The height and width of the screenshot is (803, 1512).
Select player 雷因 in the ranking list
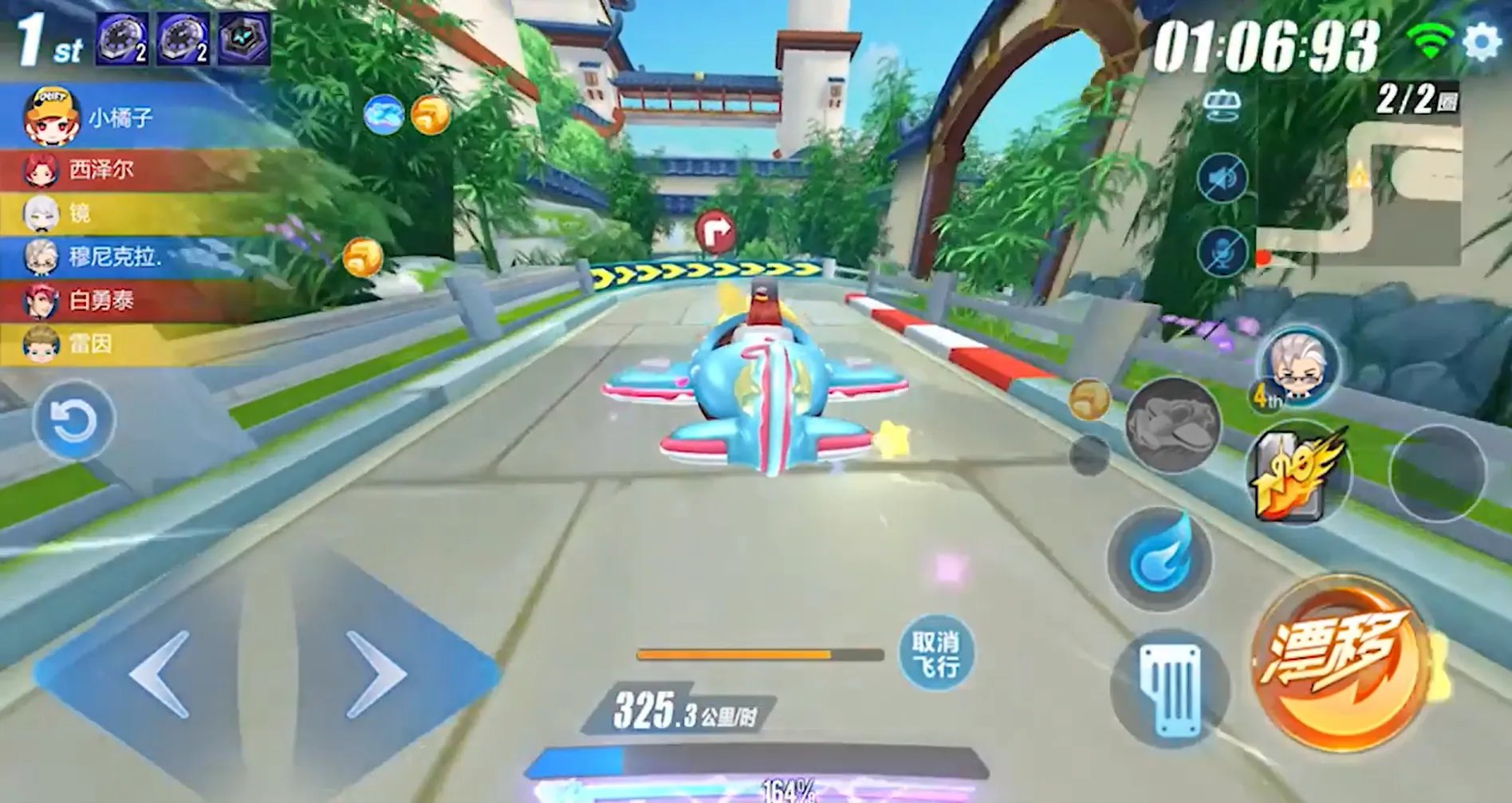pos(89,344)
